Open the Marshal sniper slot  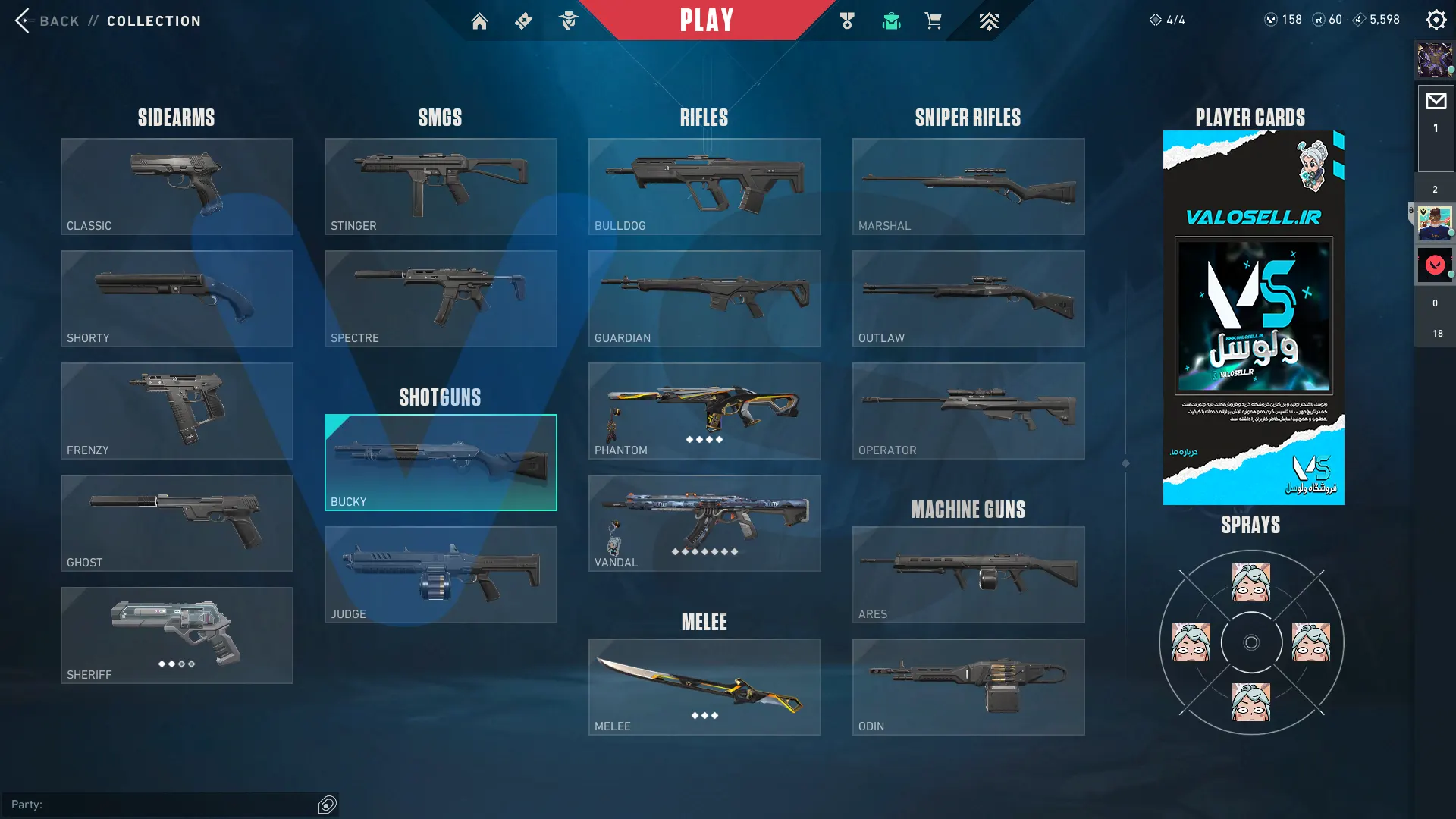[968, 187]
